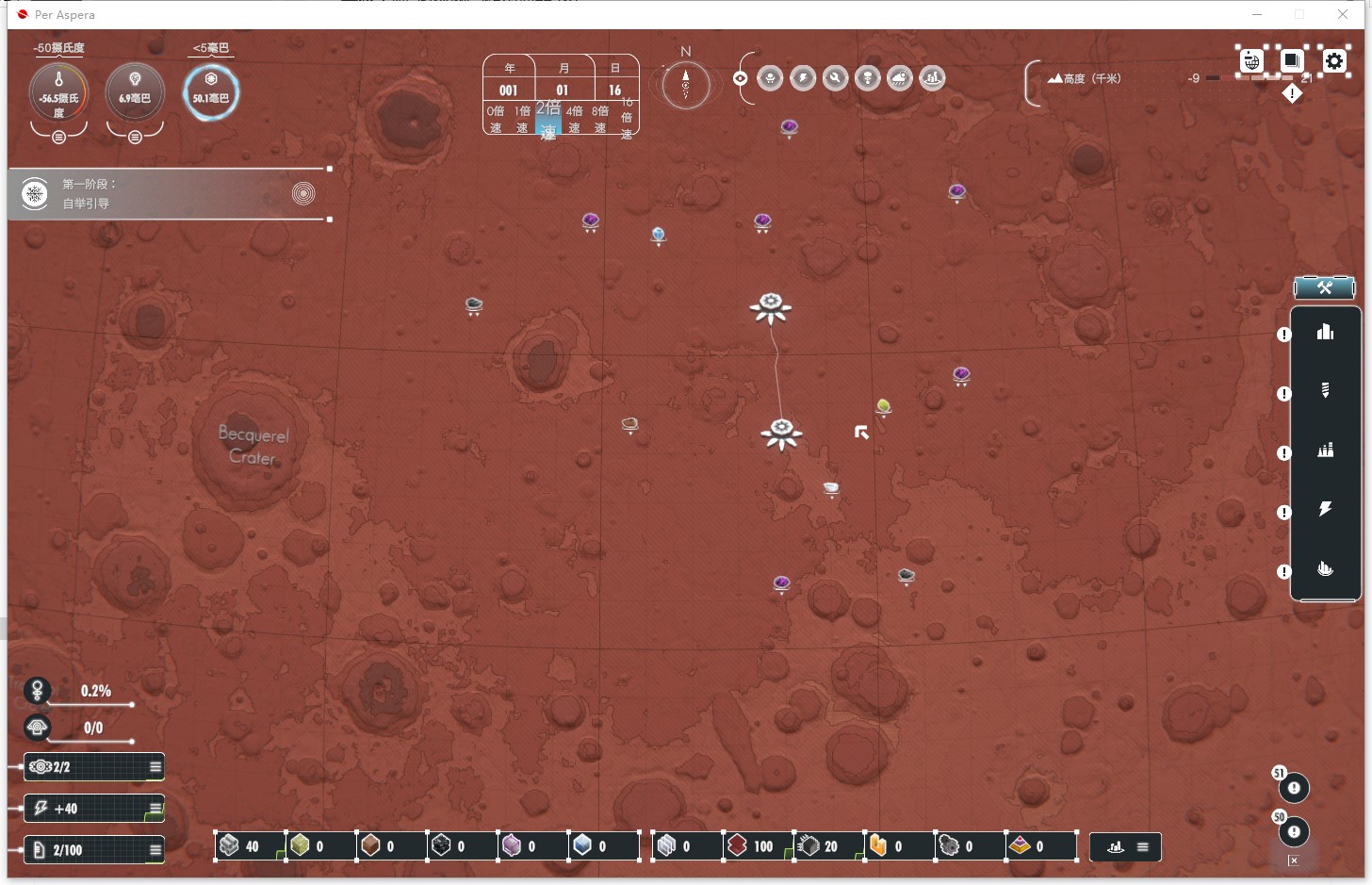
Task: Select the drill mining category
Action: (1325, 390)
